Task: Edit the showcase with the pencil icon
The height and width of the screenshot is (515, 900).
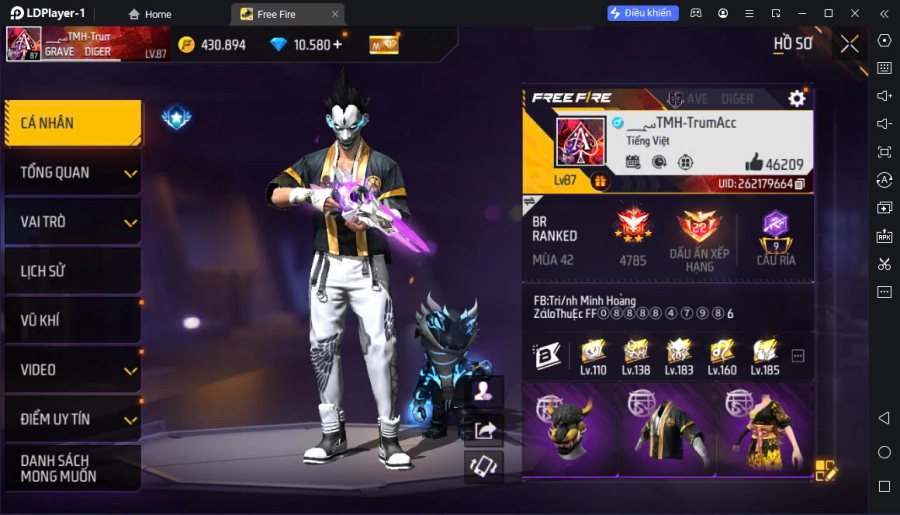Action: click(825, 470)
